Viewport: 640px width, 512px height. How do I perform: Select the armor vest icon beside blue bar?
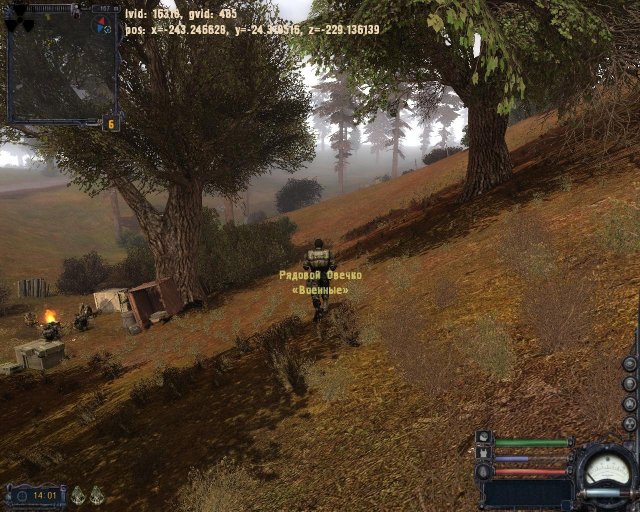pos(484,454)
